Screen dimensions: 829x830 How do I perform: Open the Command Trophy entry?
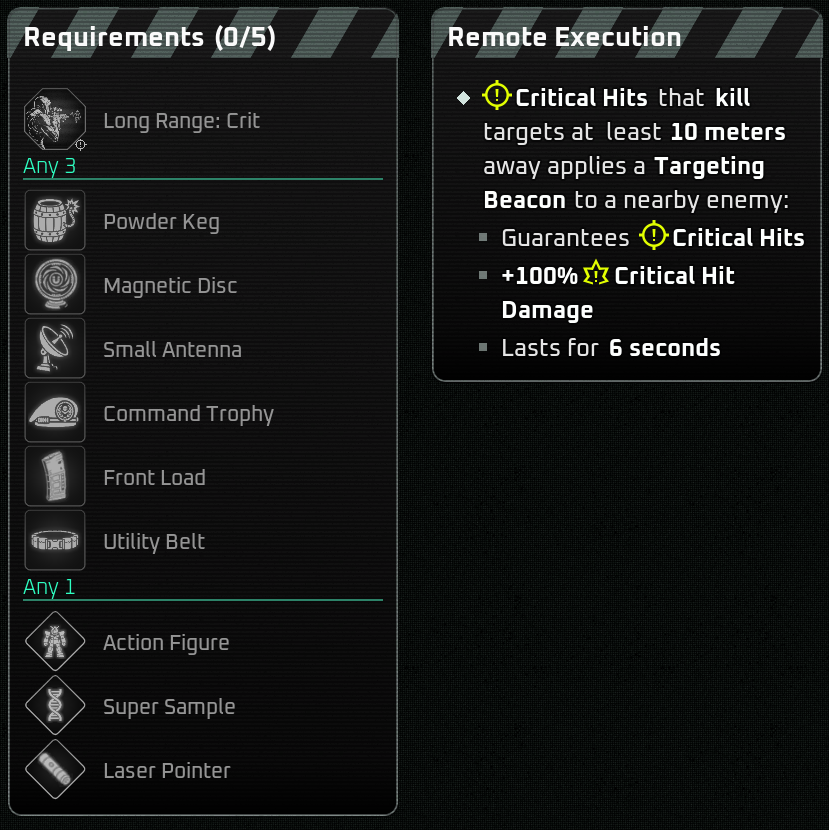coord(188,414)
